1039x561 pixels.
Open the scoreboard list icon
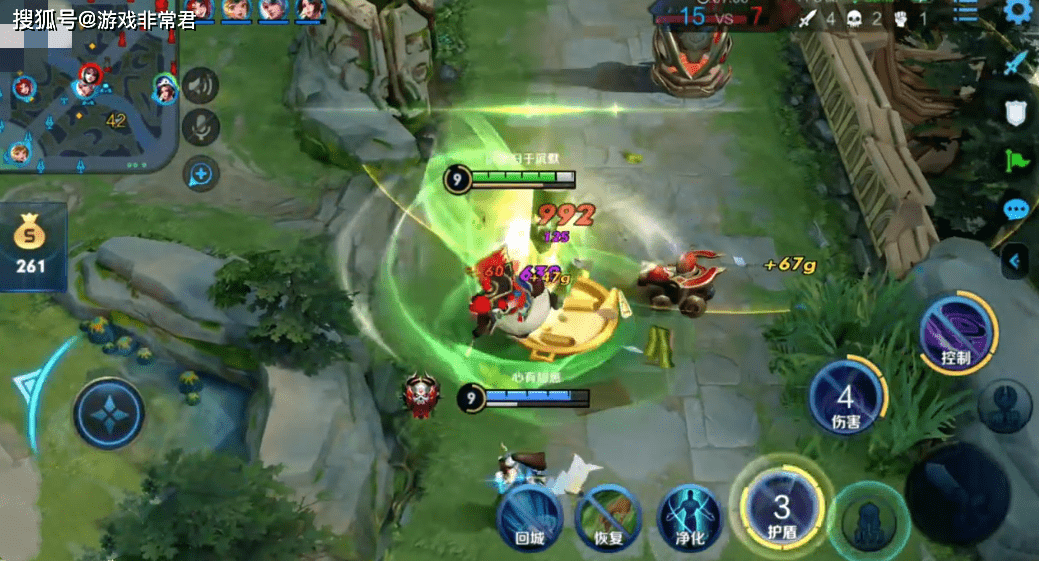tap(966, 12)
